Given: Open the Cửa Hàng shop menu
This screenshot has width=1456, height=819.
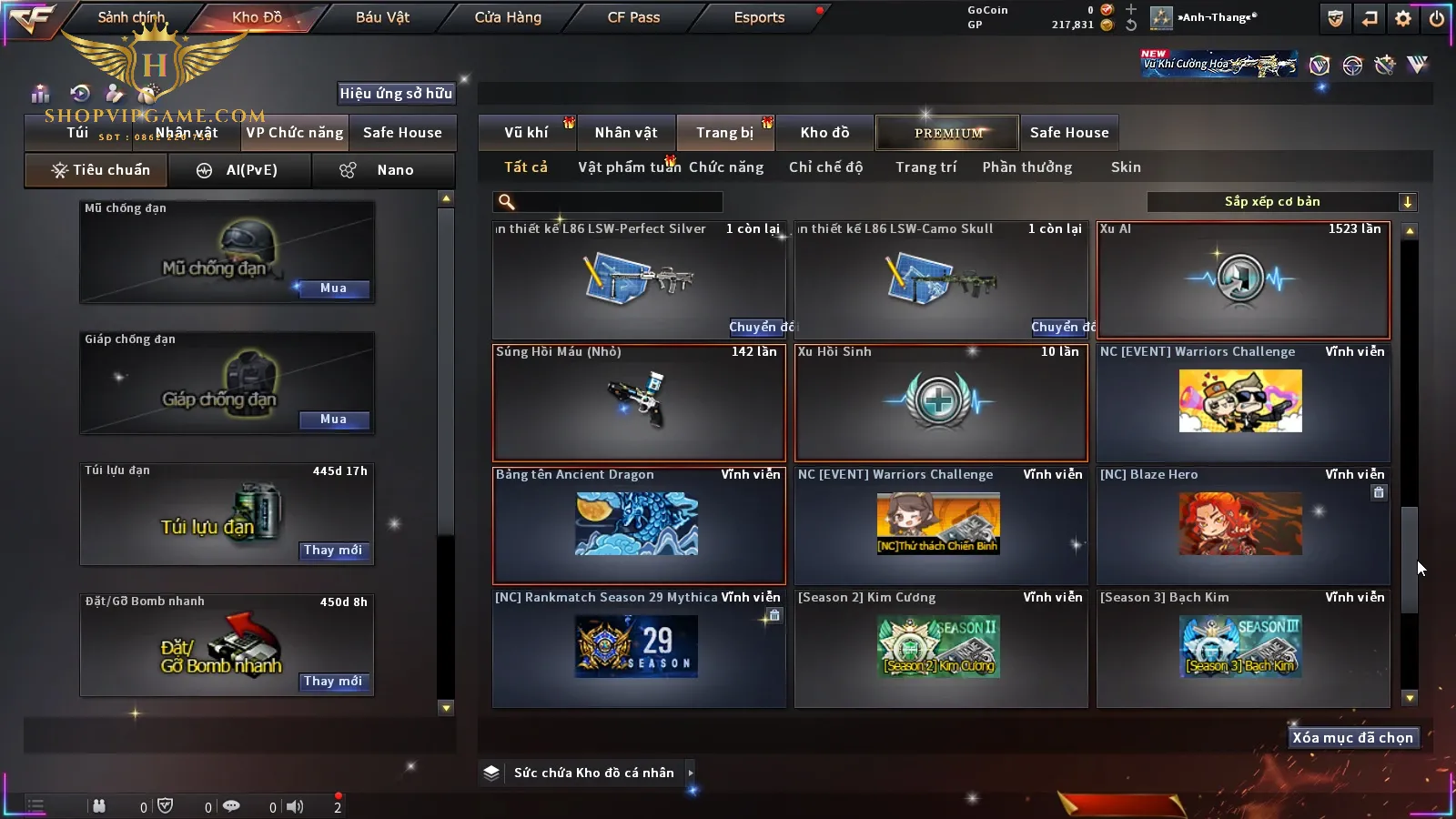Looking at the screenshot, I should (508, 17).
